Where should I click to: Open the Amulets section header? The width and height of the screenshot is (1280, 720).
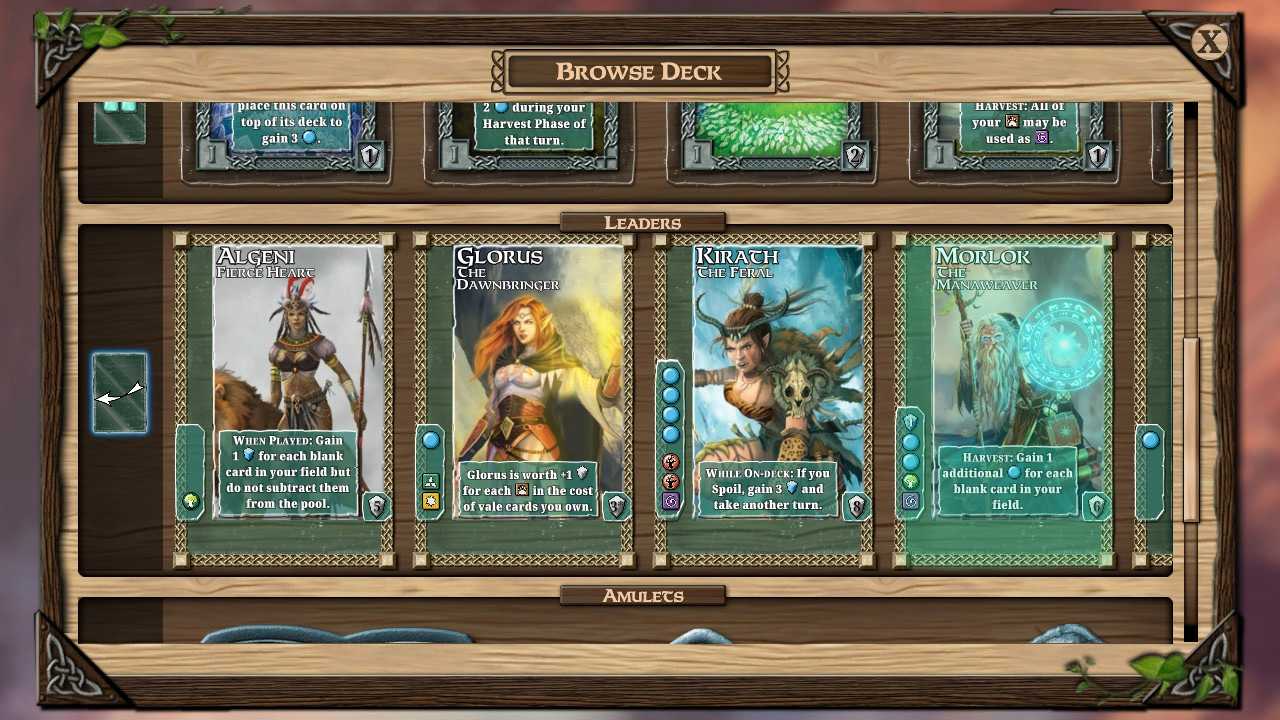tap(644, 594)
